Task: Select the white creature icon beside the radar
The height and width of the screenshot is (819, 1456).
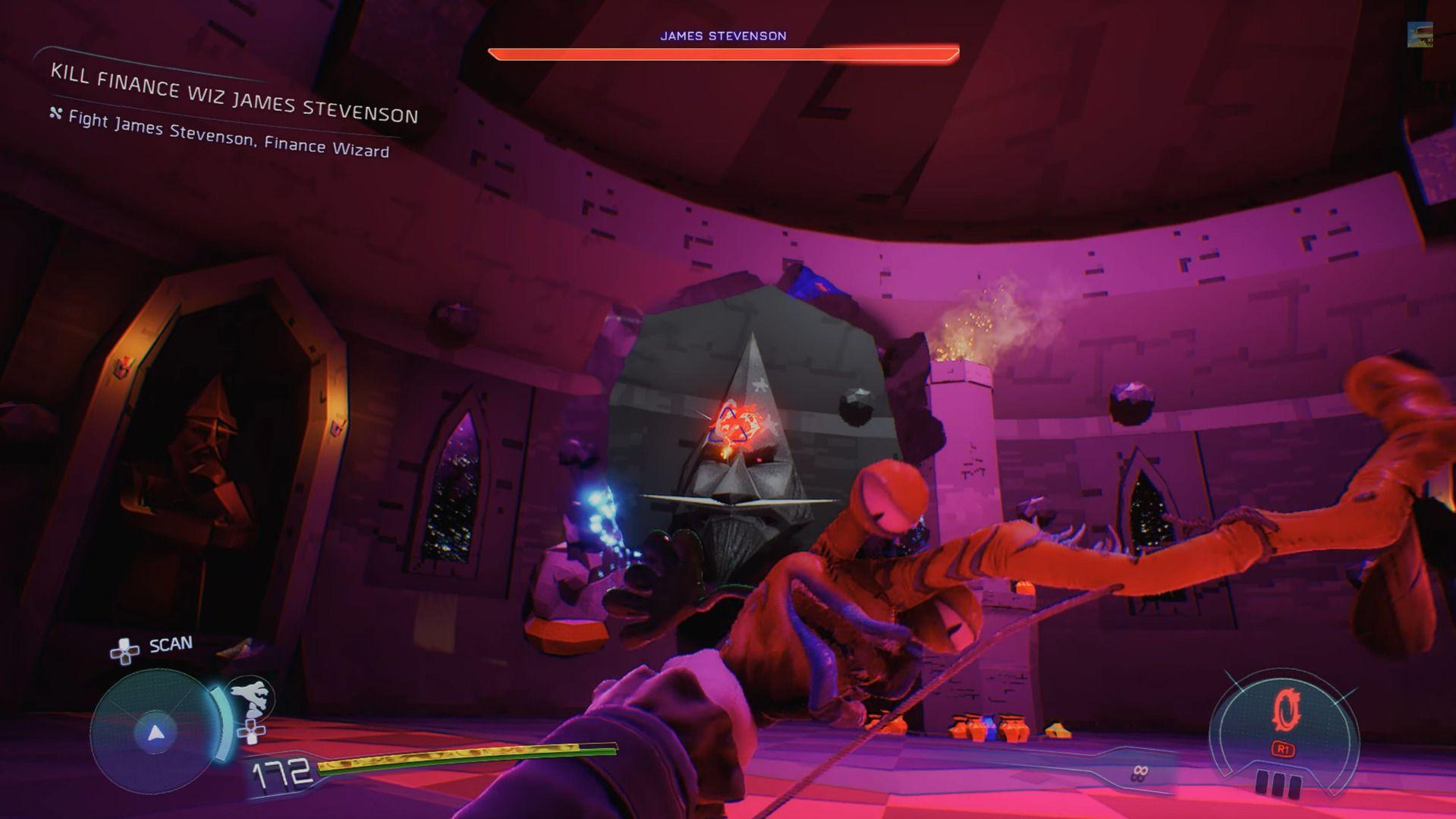Action: tap(251, 697)
